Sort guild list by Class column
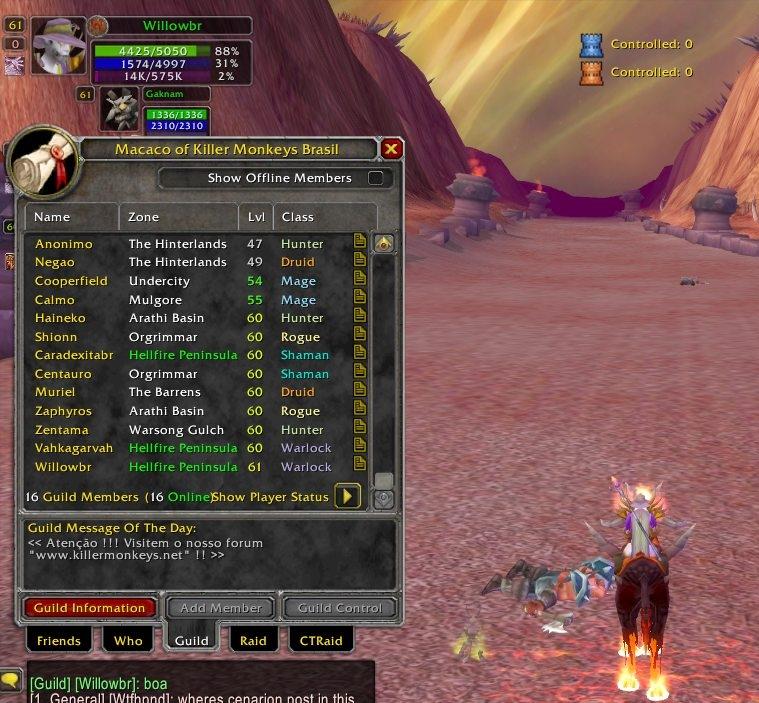Viewport: 759px width, 703px height. pyautogui.click(x=323, y=216)
